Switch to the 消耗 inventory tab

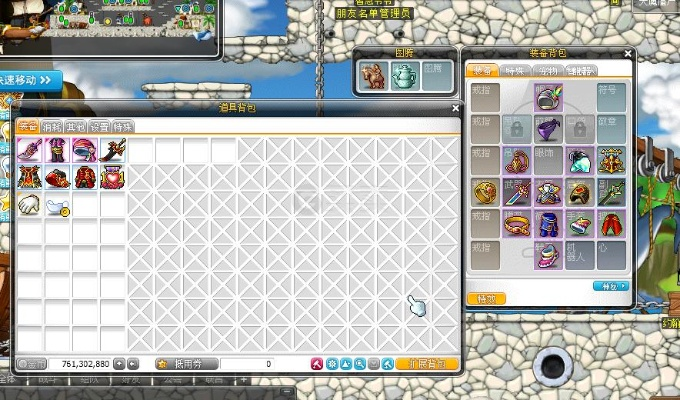click(51, 127)
